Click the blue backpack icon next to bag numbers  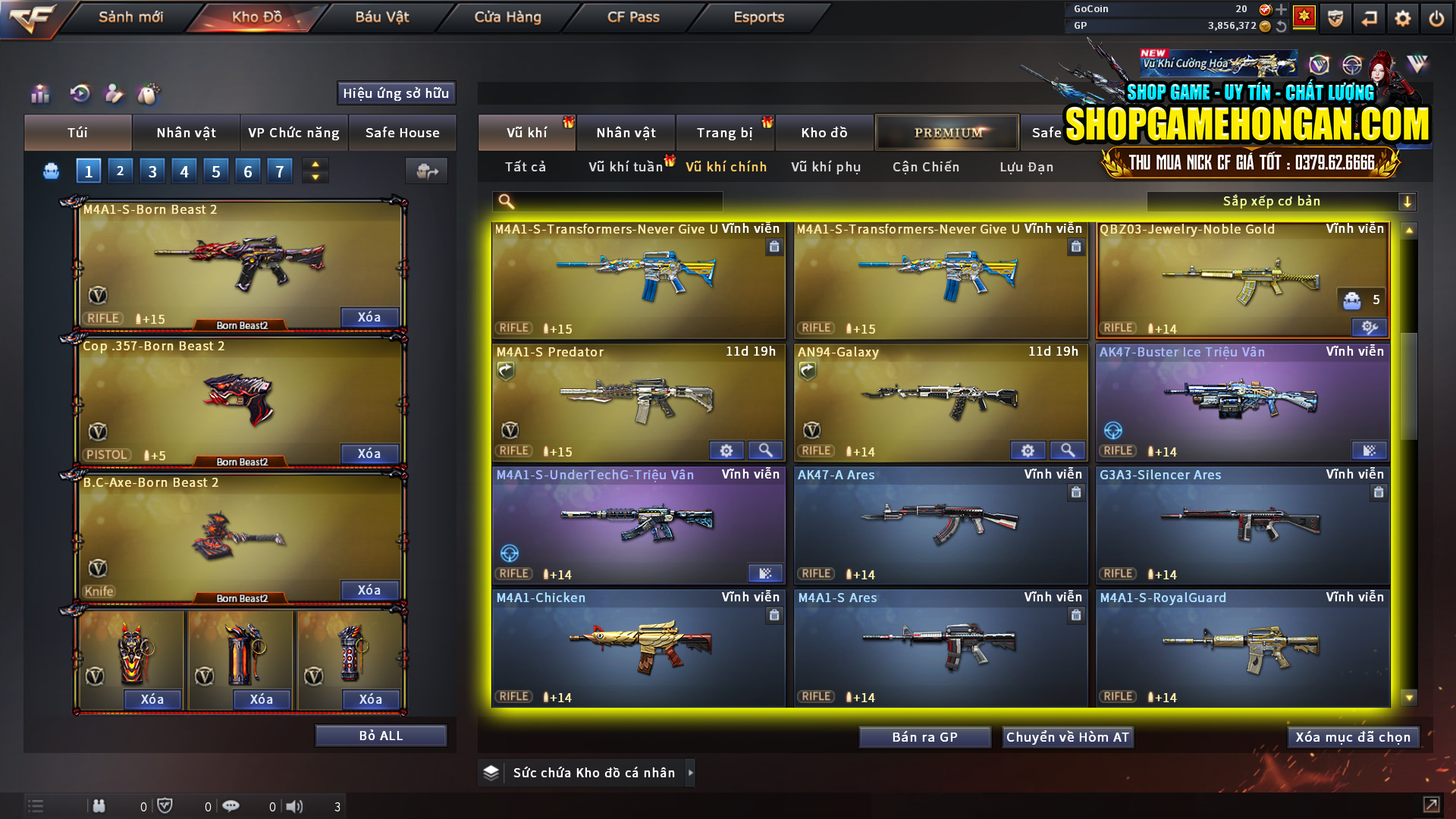(x=50, y=171)
